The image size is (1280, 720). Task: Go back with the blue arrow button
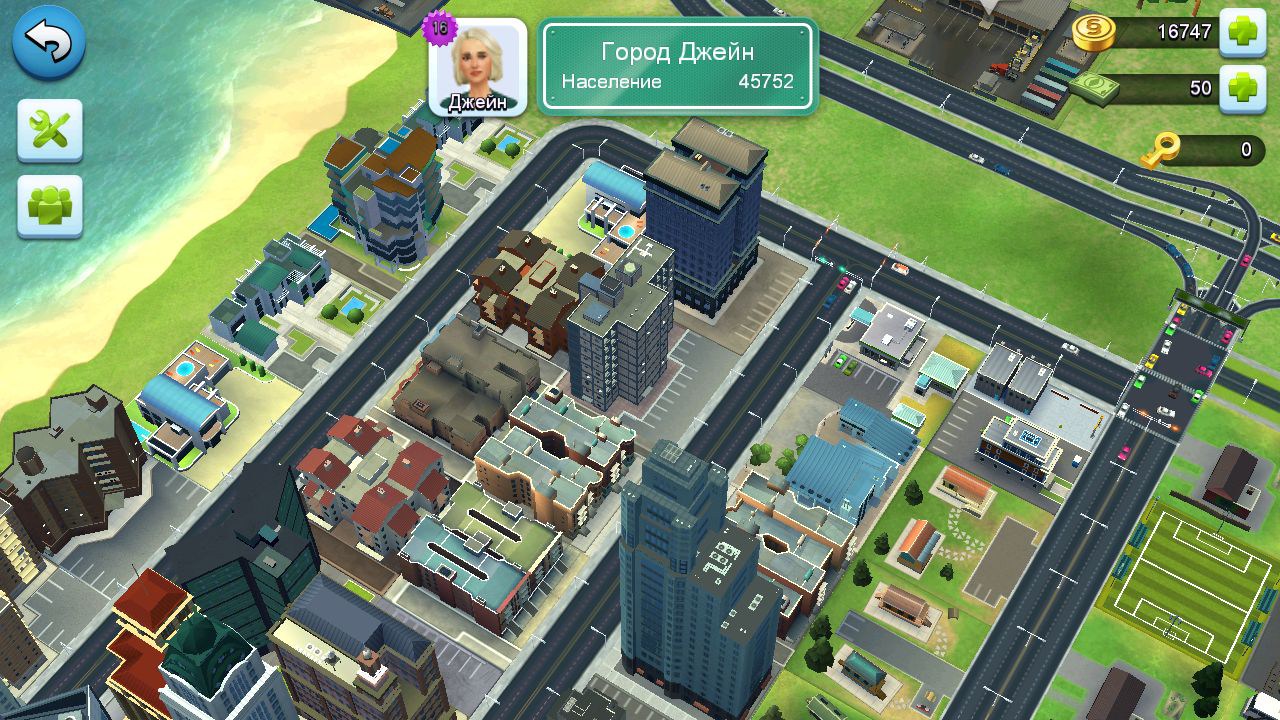[x=48, y=42]
